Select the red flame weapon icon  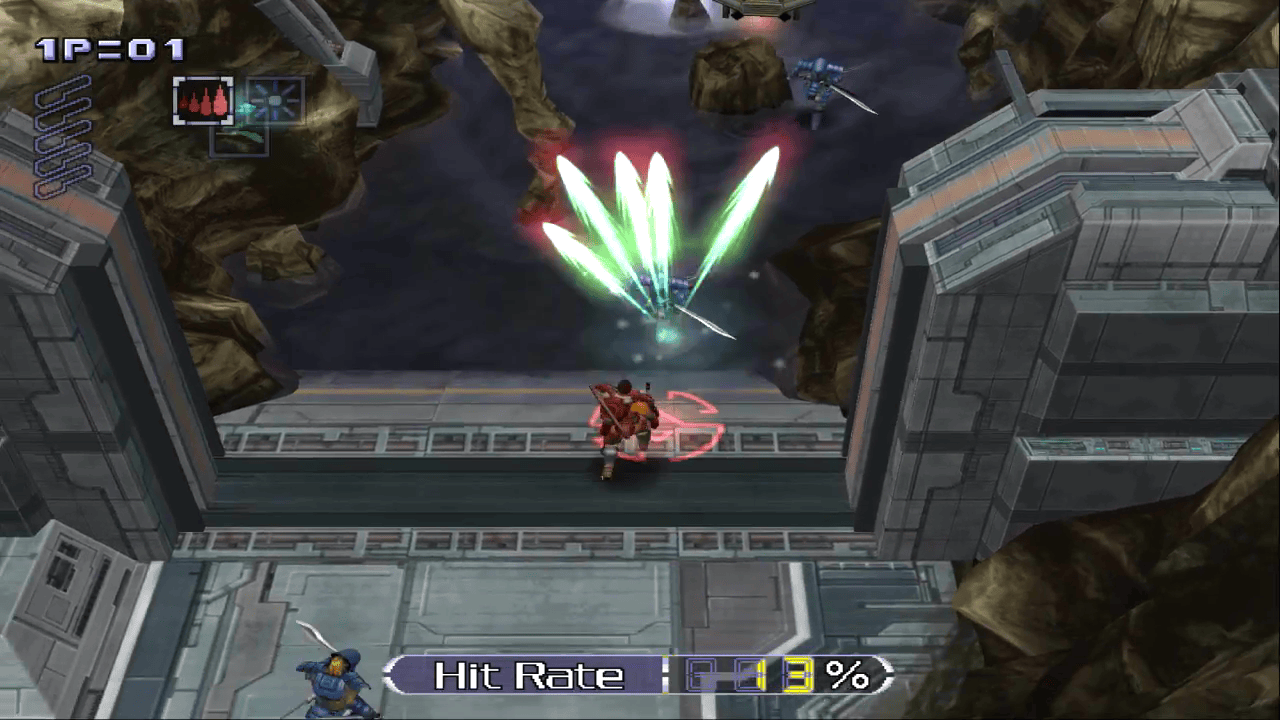pyautogui.click(x=203, y=101)
